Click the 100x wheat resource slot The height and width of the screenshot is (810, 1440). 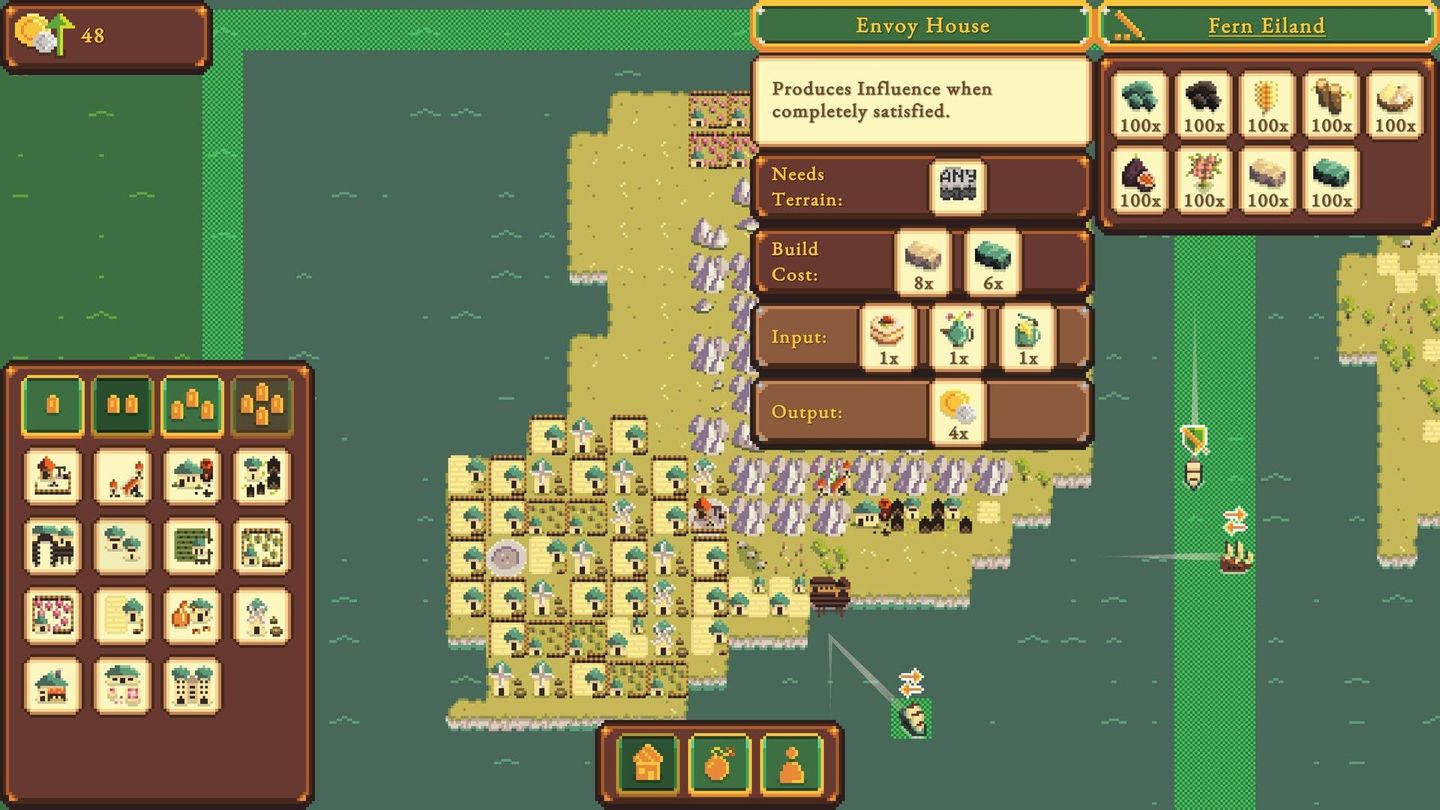1266,105
